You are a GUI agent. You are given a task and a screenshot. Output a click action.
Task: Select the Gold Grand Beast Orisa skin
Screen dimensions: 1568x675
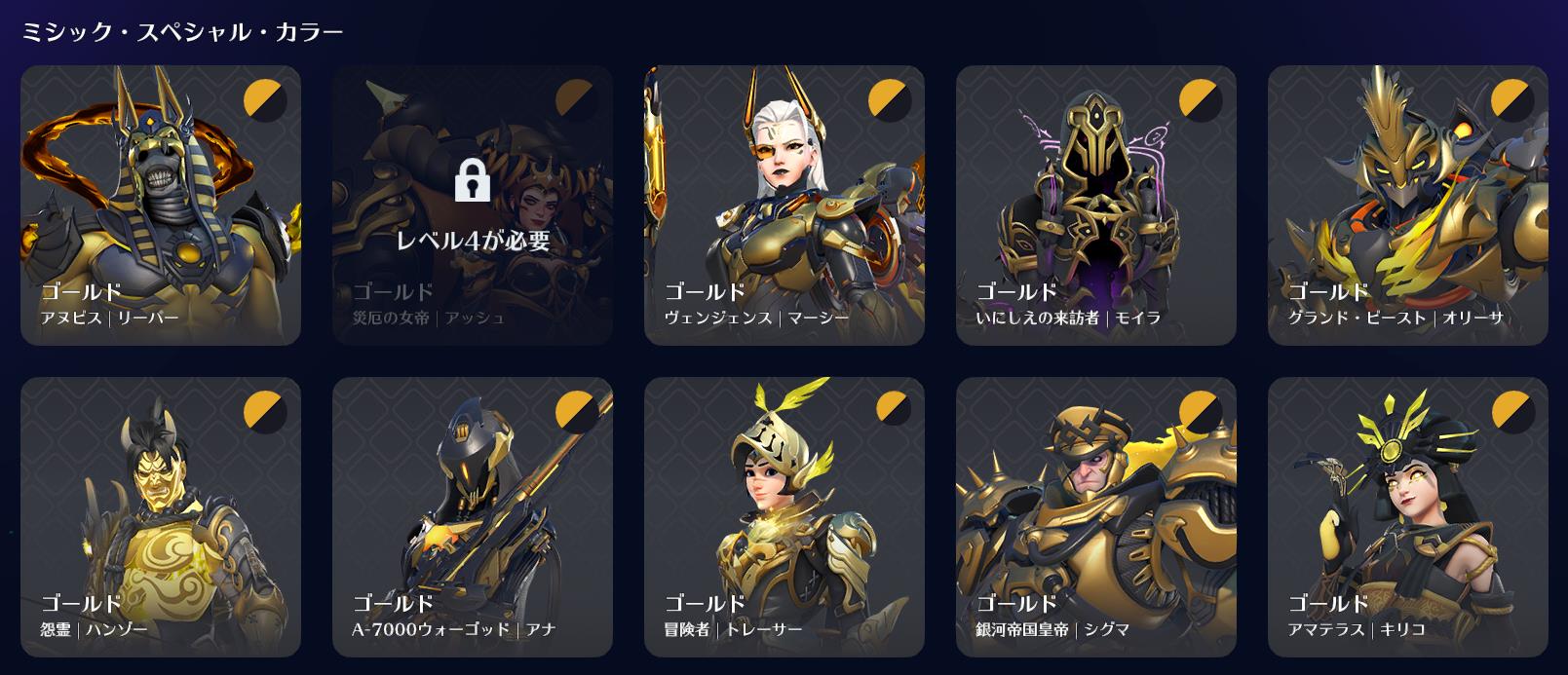click(1408, 206)
